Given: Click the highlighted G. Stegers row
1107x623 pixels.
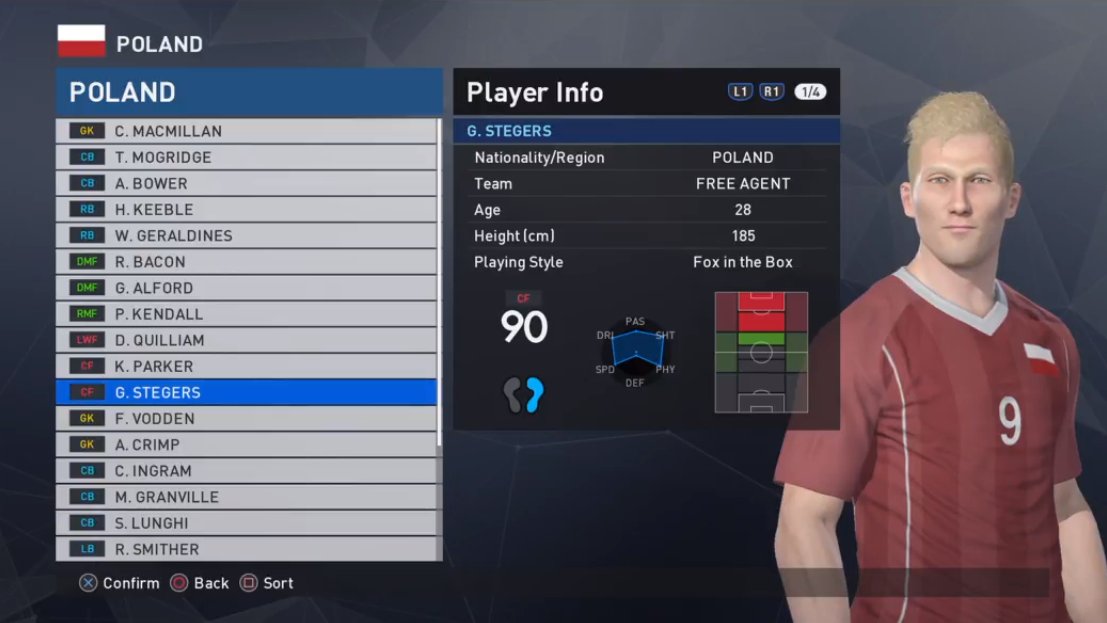Looking at the screenshot, I should point(246,392).
